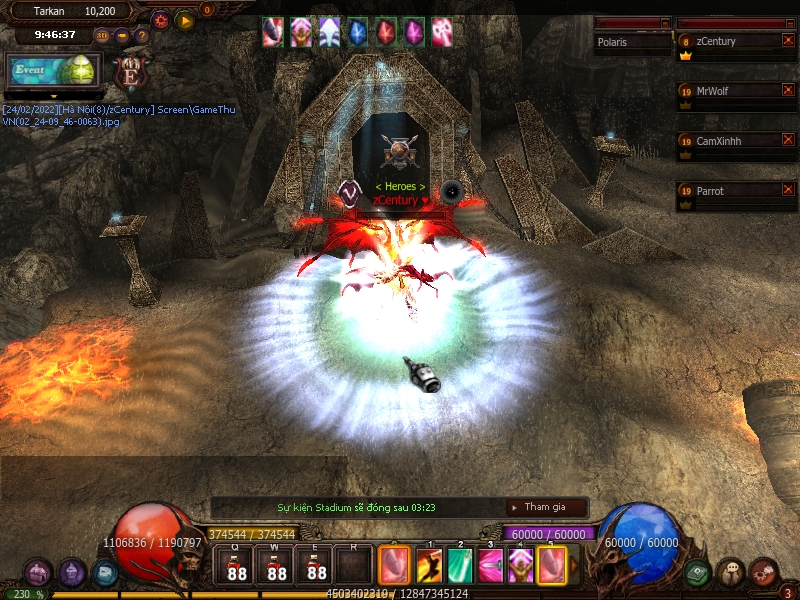Image resolution: width=800 pixels, height=600 pixels.
Task: Remove MrWolf from the party list
Action: [x=789, y=90]
